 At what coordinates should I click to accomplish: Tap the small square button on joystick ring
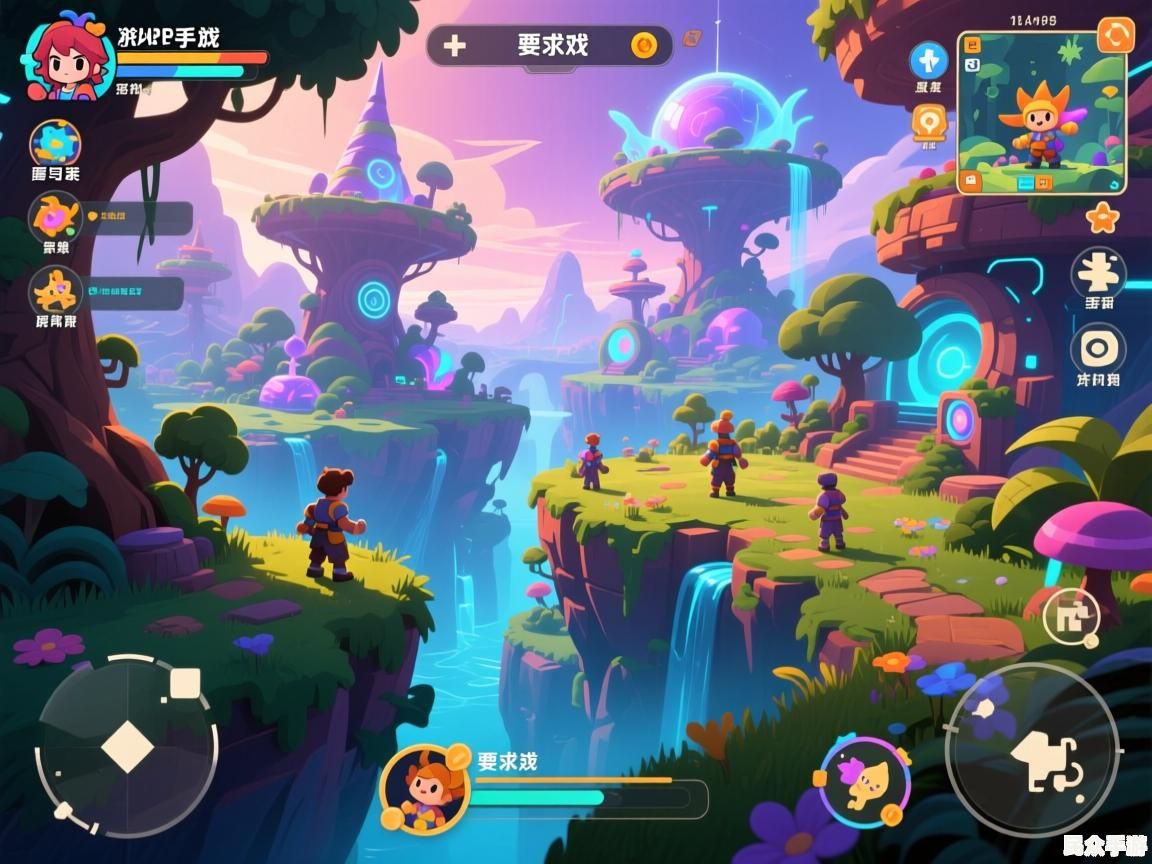coord(185,684)
